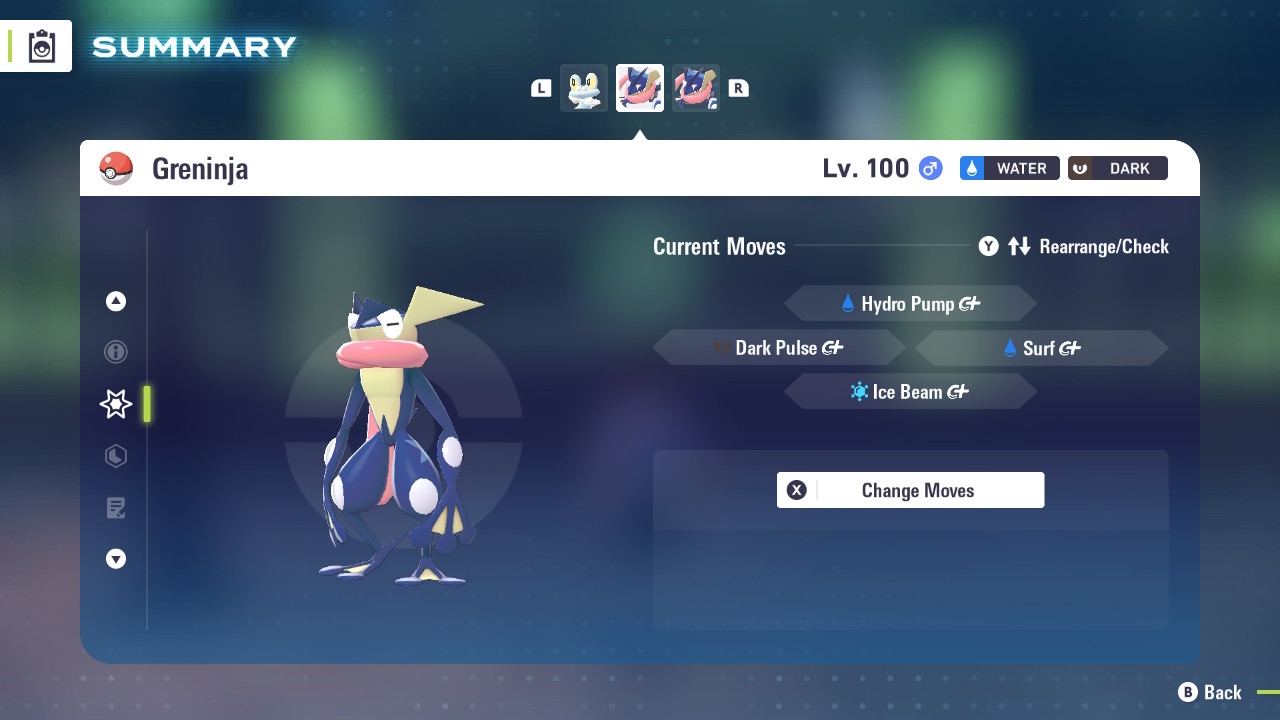Click the up arrow above the sidebar icons
The height and width of the screenshot is (720, 1280).
(115, 300)
